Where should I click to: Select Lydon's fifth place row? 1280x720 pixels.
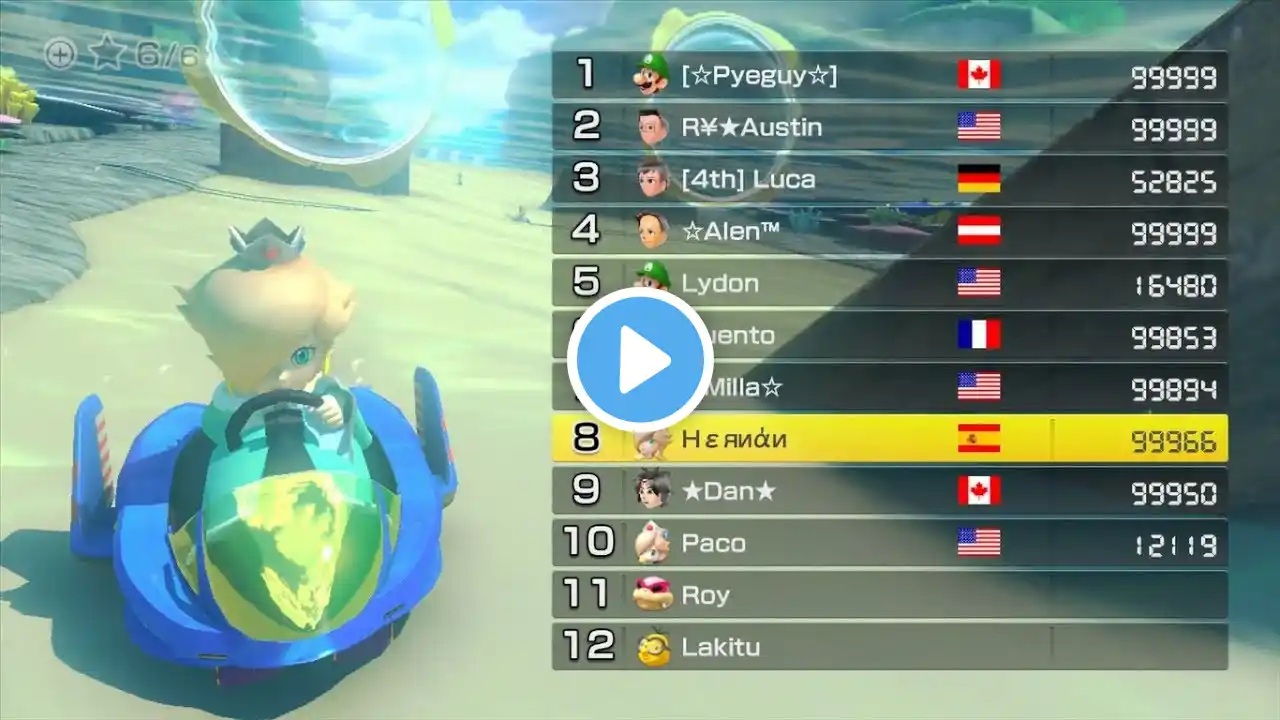pos(889,283)
